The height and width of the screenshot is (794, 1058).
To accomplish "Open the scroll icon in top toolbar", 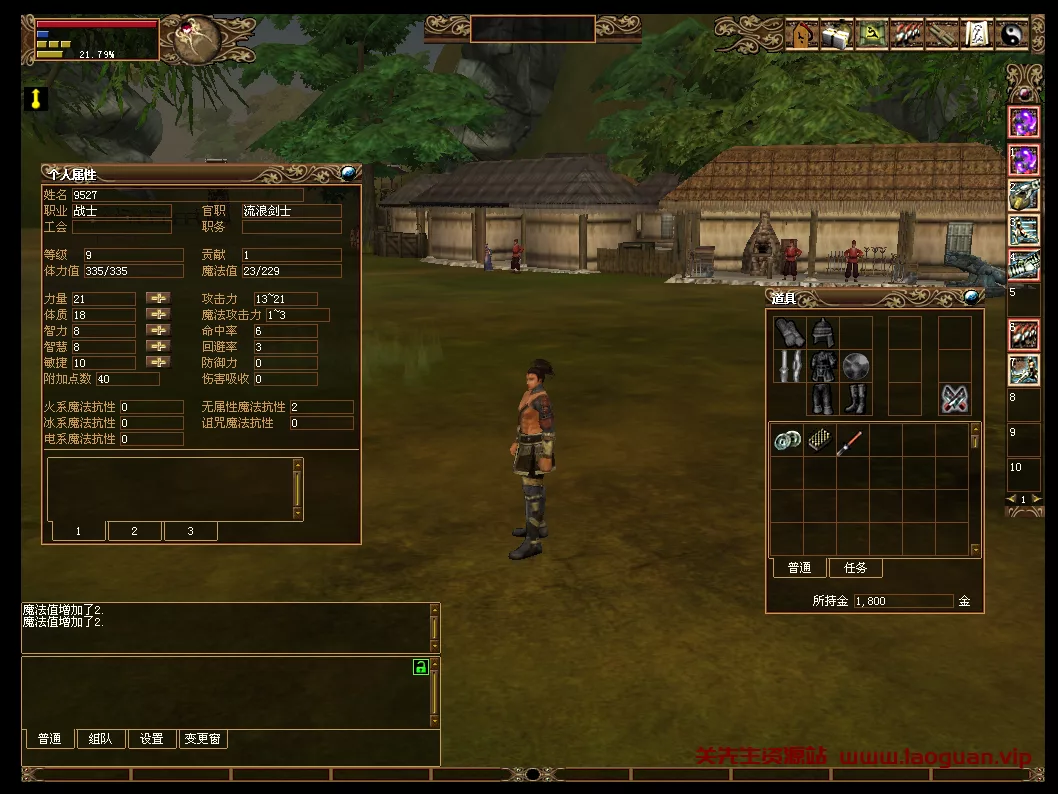I will 975,35.
